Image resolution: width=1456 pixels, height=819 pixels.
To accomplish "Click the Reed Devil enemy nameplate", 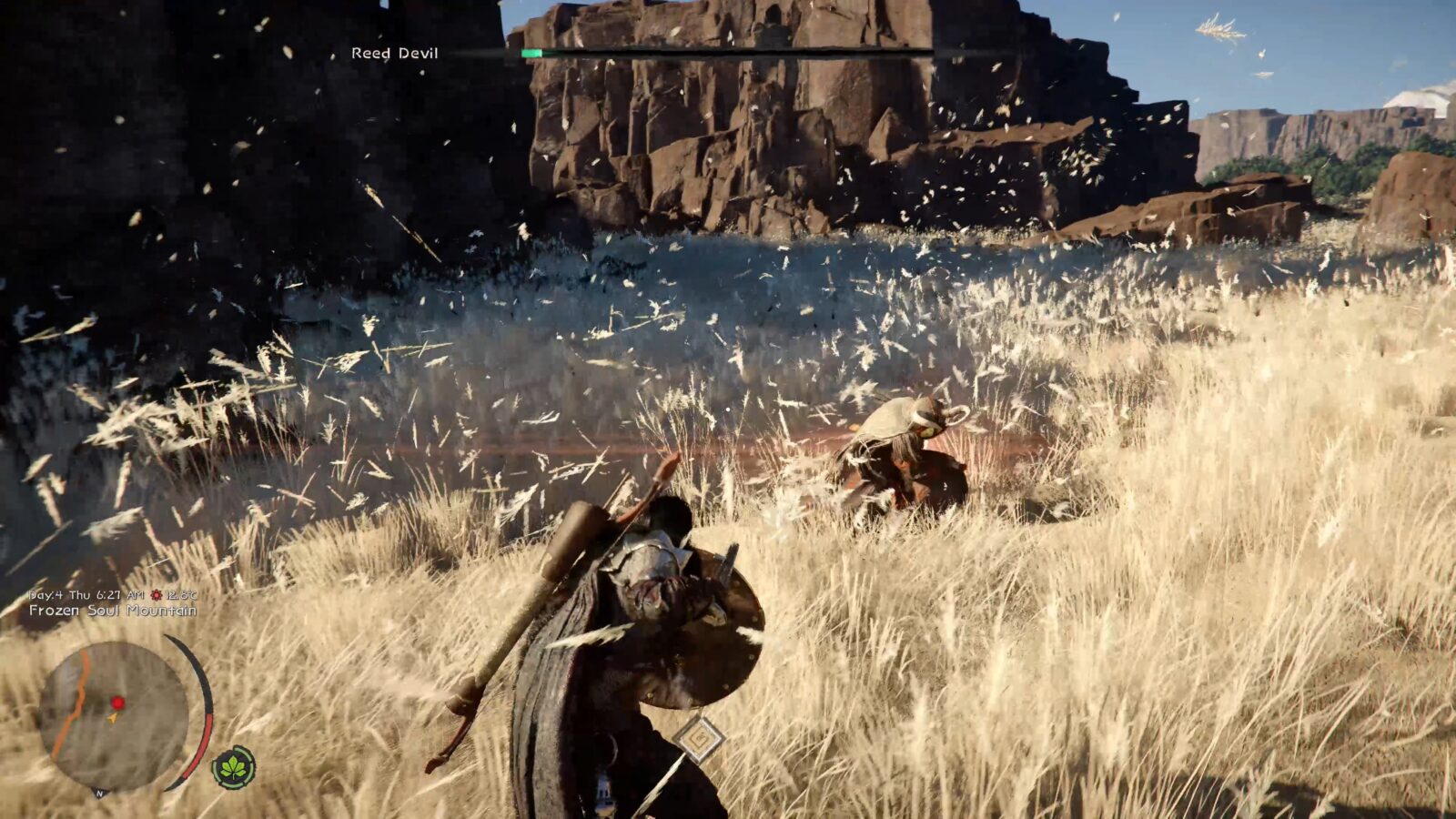I will pyautogui.click(x=393, y=53).
